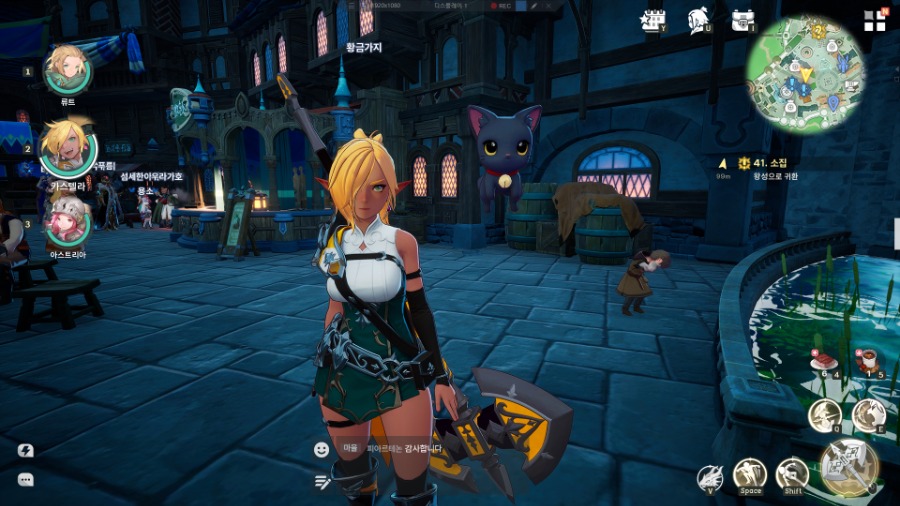Open the backpack inventory

click(742, 20)
